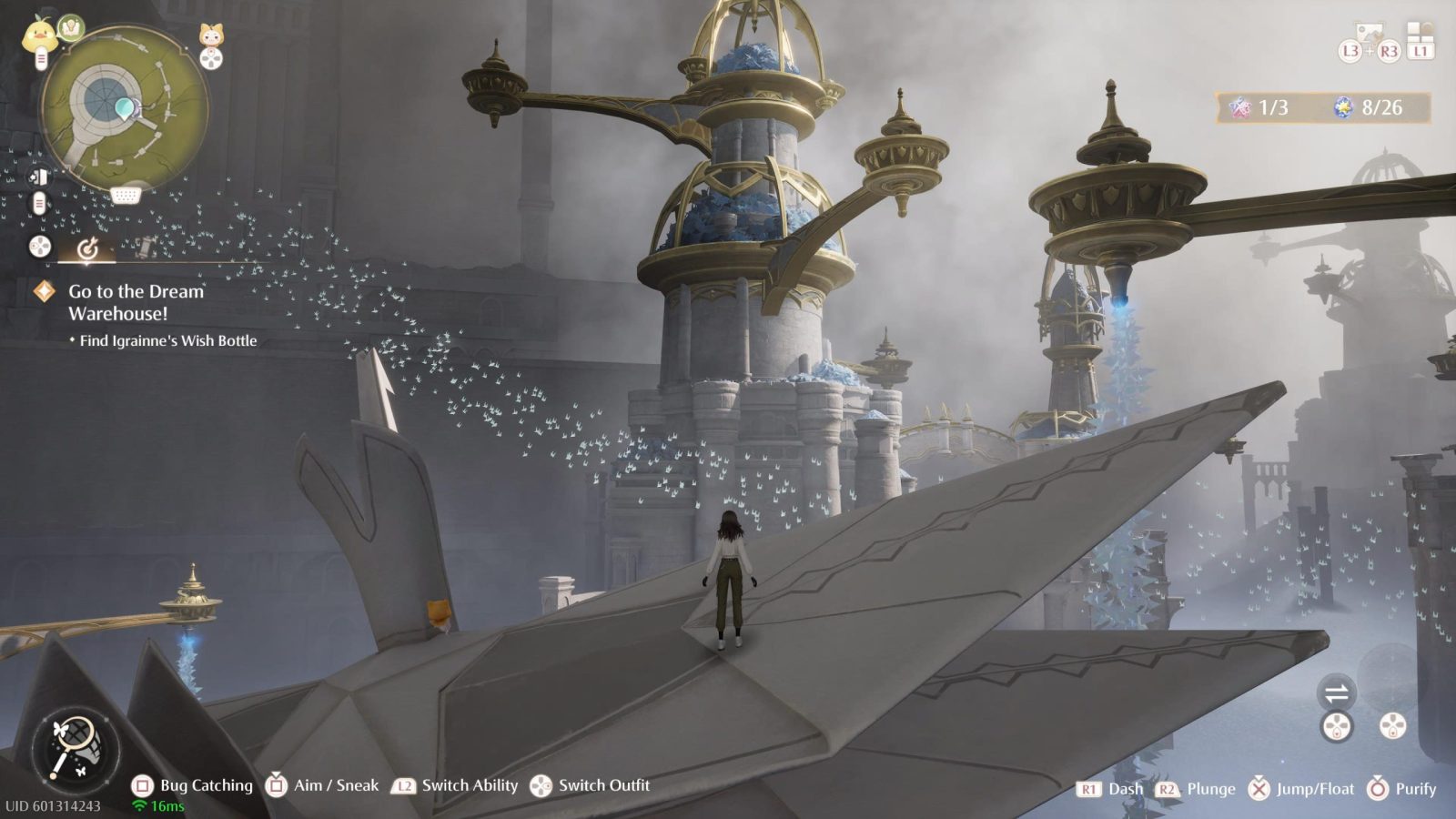Click the exit door icon below minimap
The height and width of the screenshot is (819, 1456).
[38, 177]
